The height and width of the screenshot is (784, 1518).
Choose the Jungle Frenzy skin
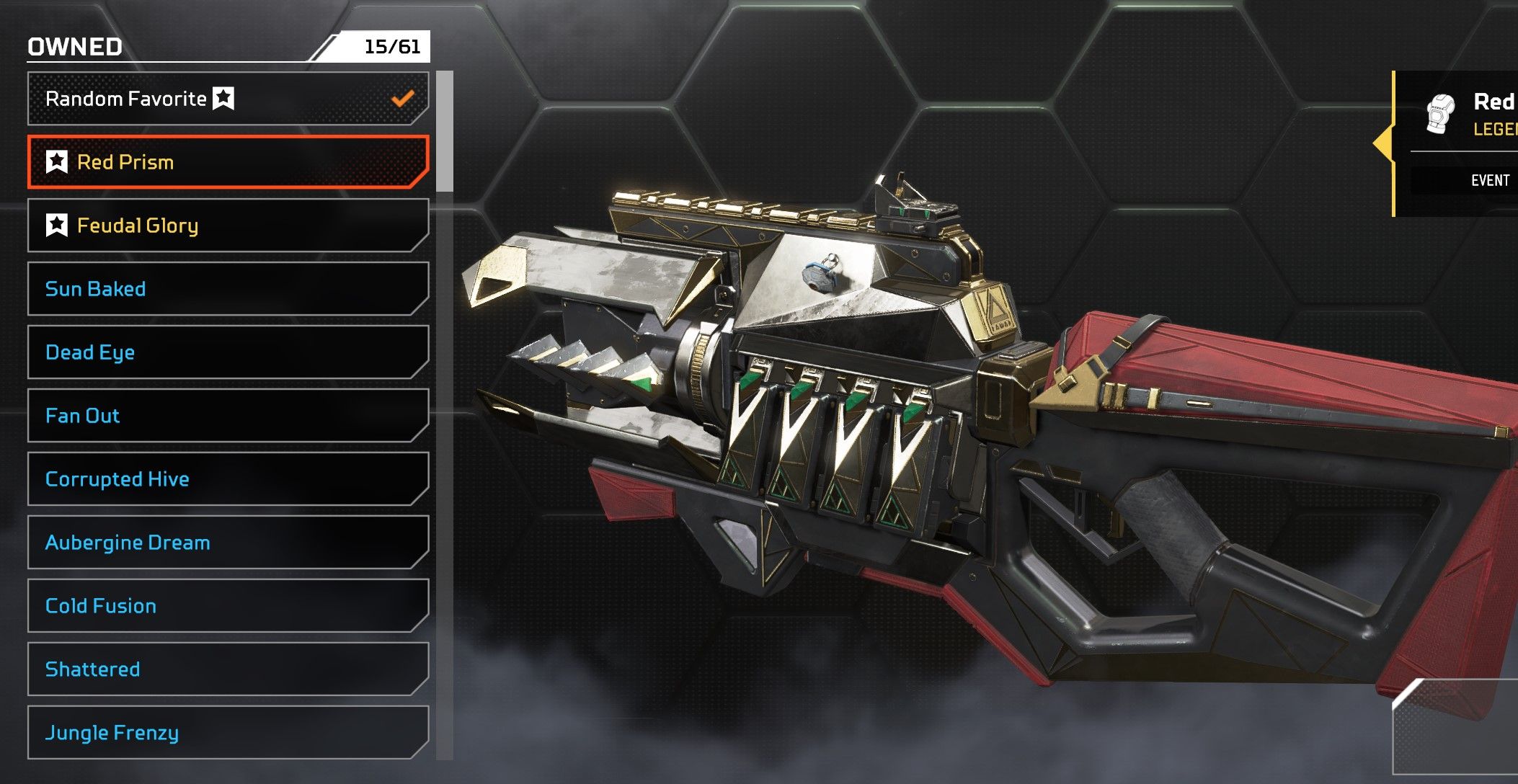click(x=228, y=733)
